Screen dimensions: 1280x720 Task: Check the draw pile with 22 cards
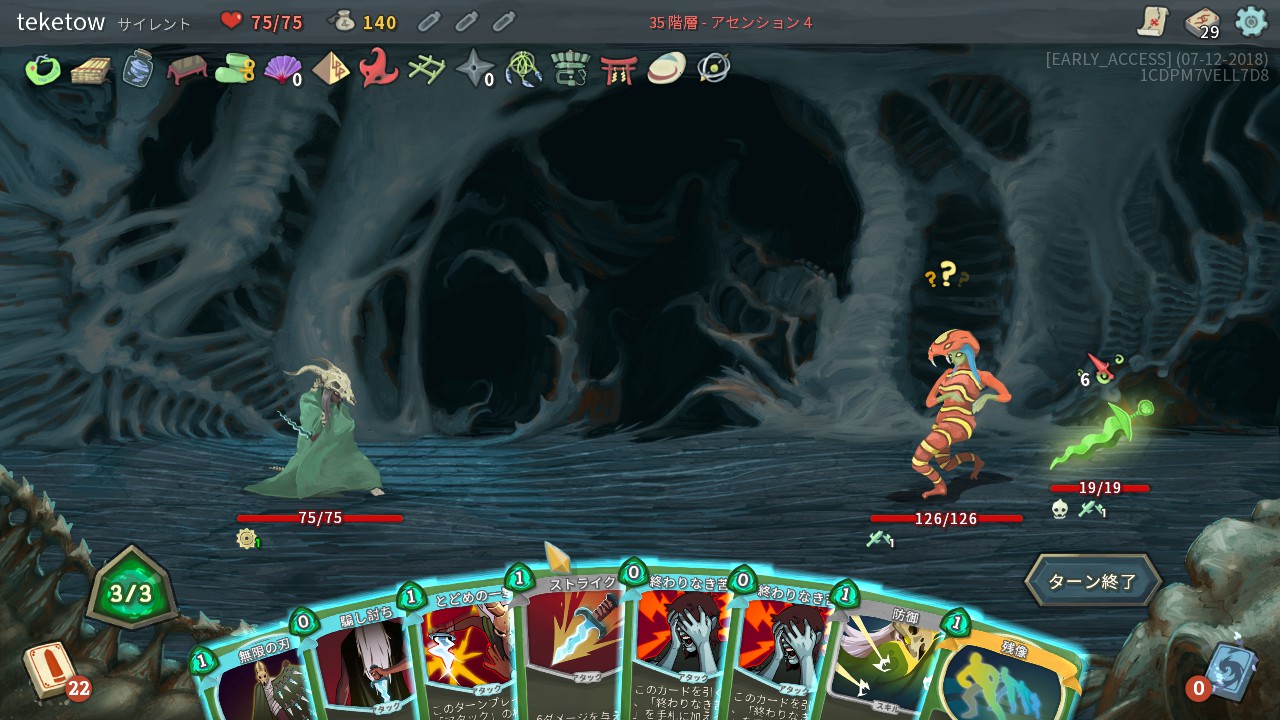tap(50, 670)
